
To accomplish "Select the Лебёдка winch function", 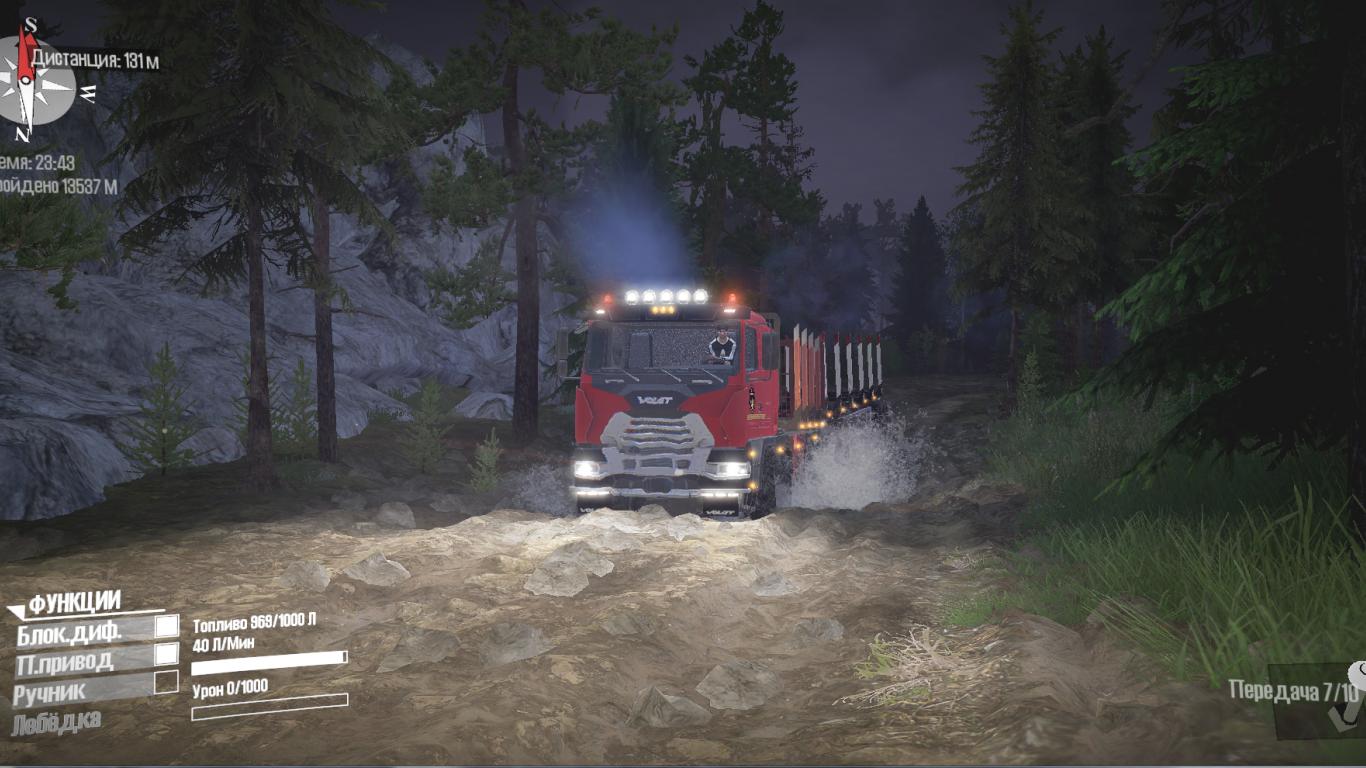I will coord(56,722).
